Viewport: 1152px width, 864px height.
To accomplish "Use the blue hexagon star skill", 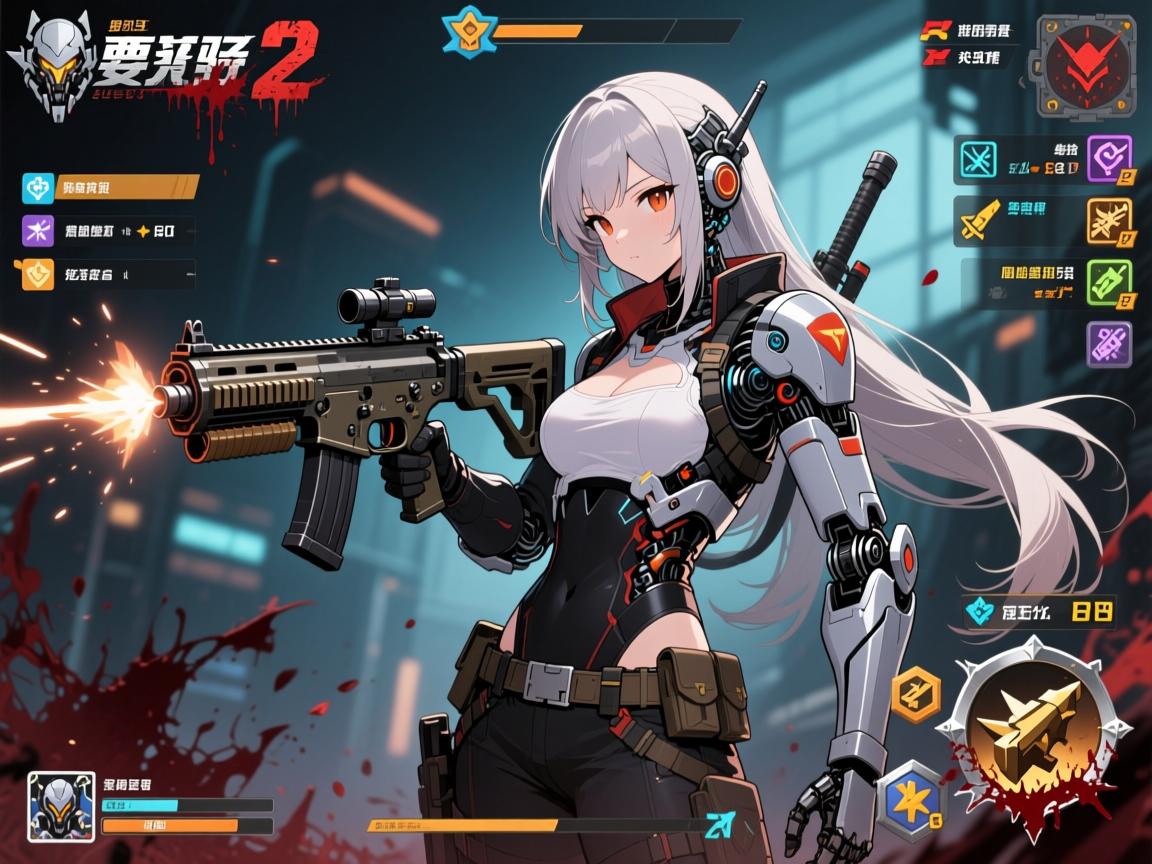I will pyautogui.click(x=910, y=797).
